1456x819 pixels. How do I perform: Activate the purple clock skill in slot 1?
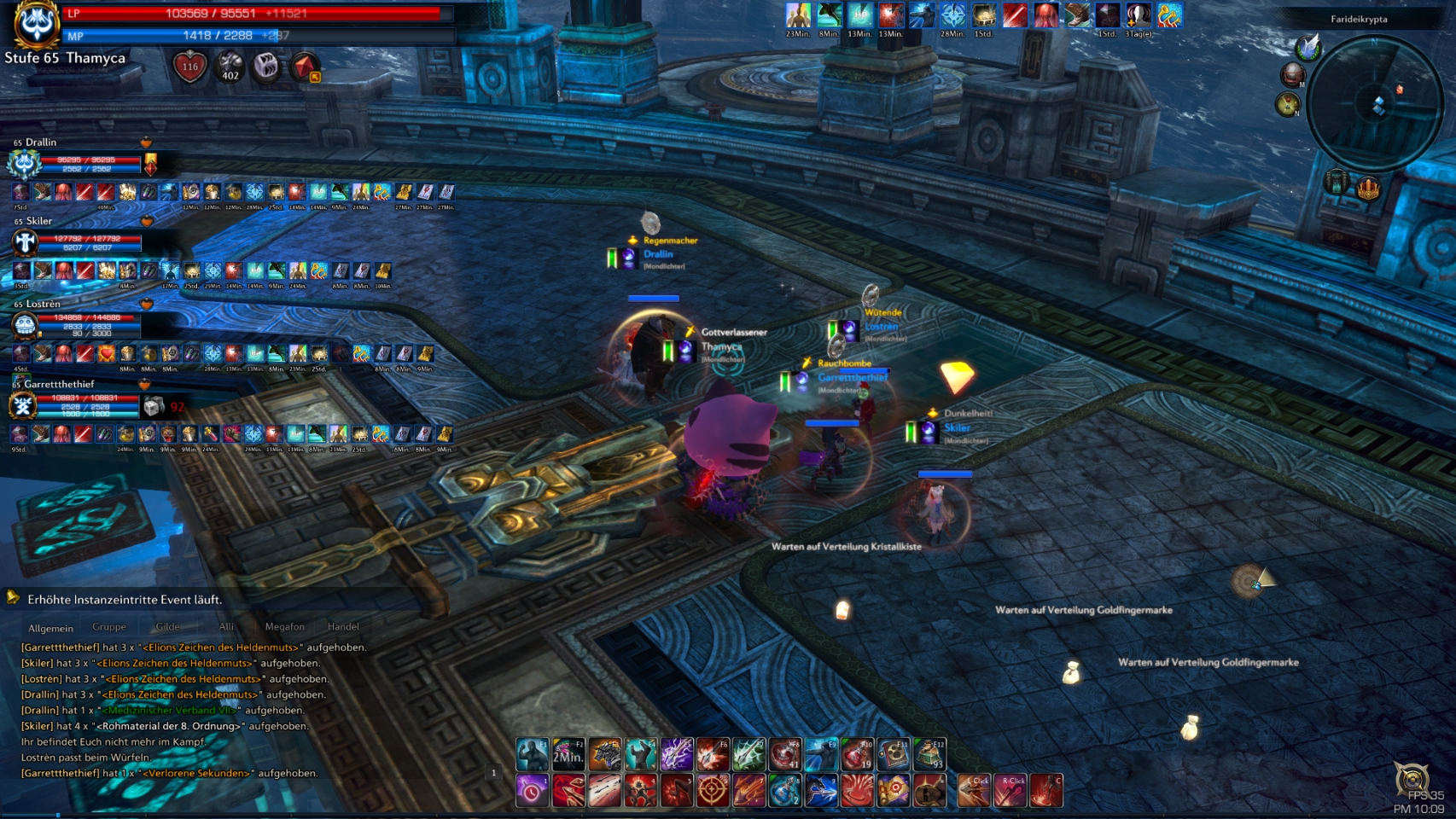click(x=532, y=791)
